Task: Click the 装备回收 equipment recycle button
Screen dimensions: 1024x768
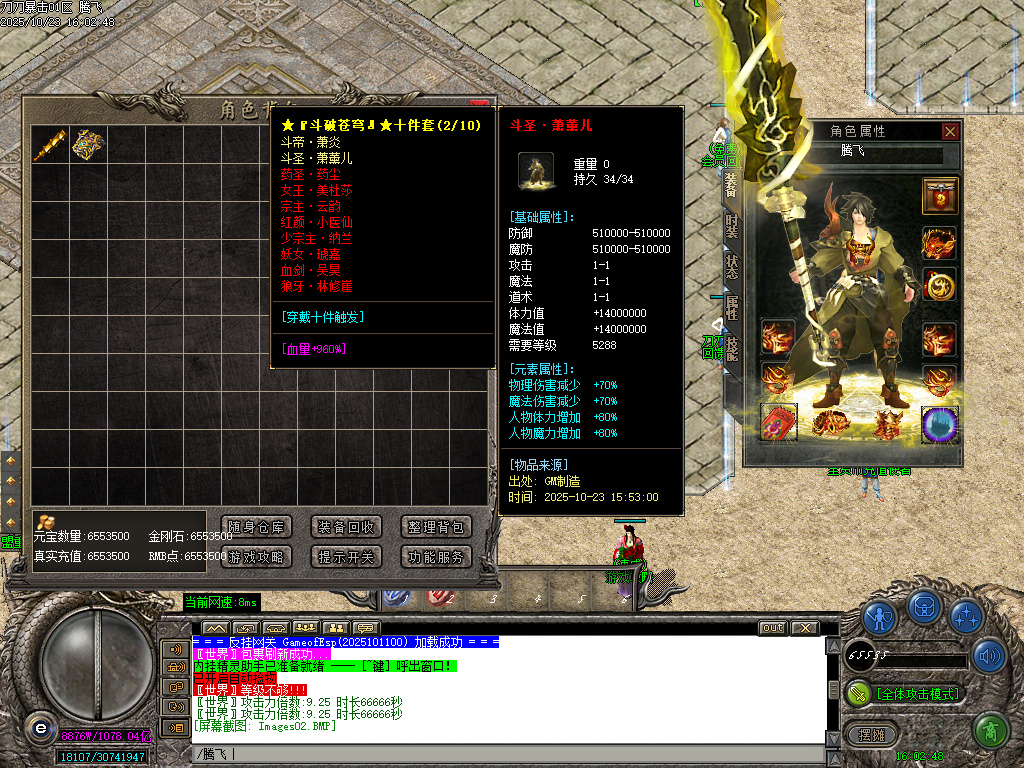Action: pos(346,527)
